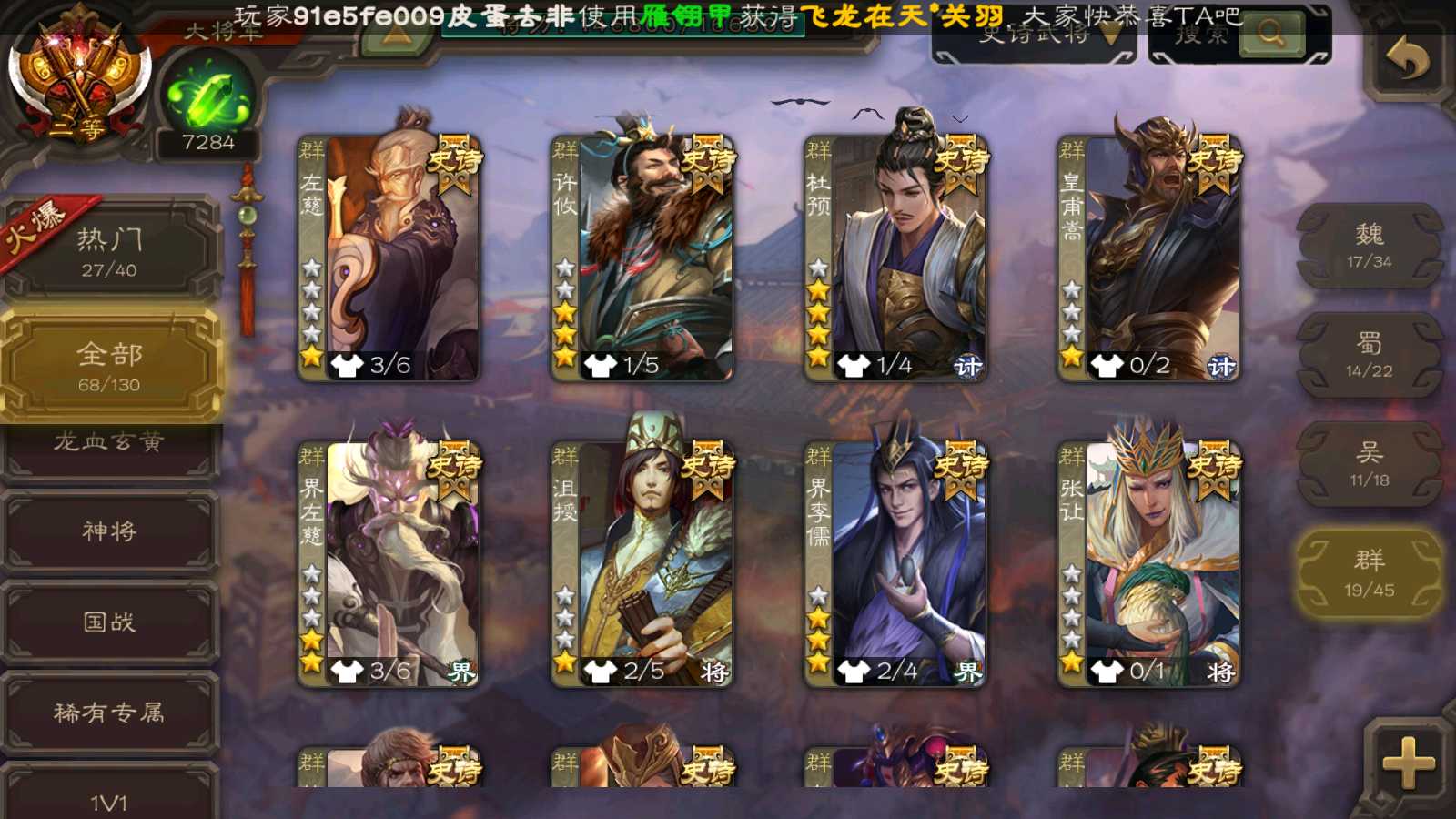Filter heroes by 蜀 faction
Image resolution: width=1456 pixels, height=819 pixels.
click(x=1369, y=355)
